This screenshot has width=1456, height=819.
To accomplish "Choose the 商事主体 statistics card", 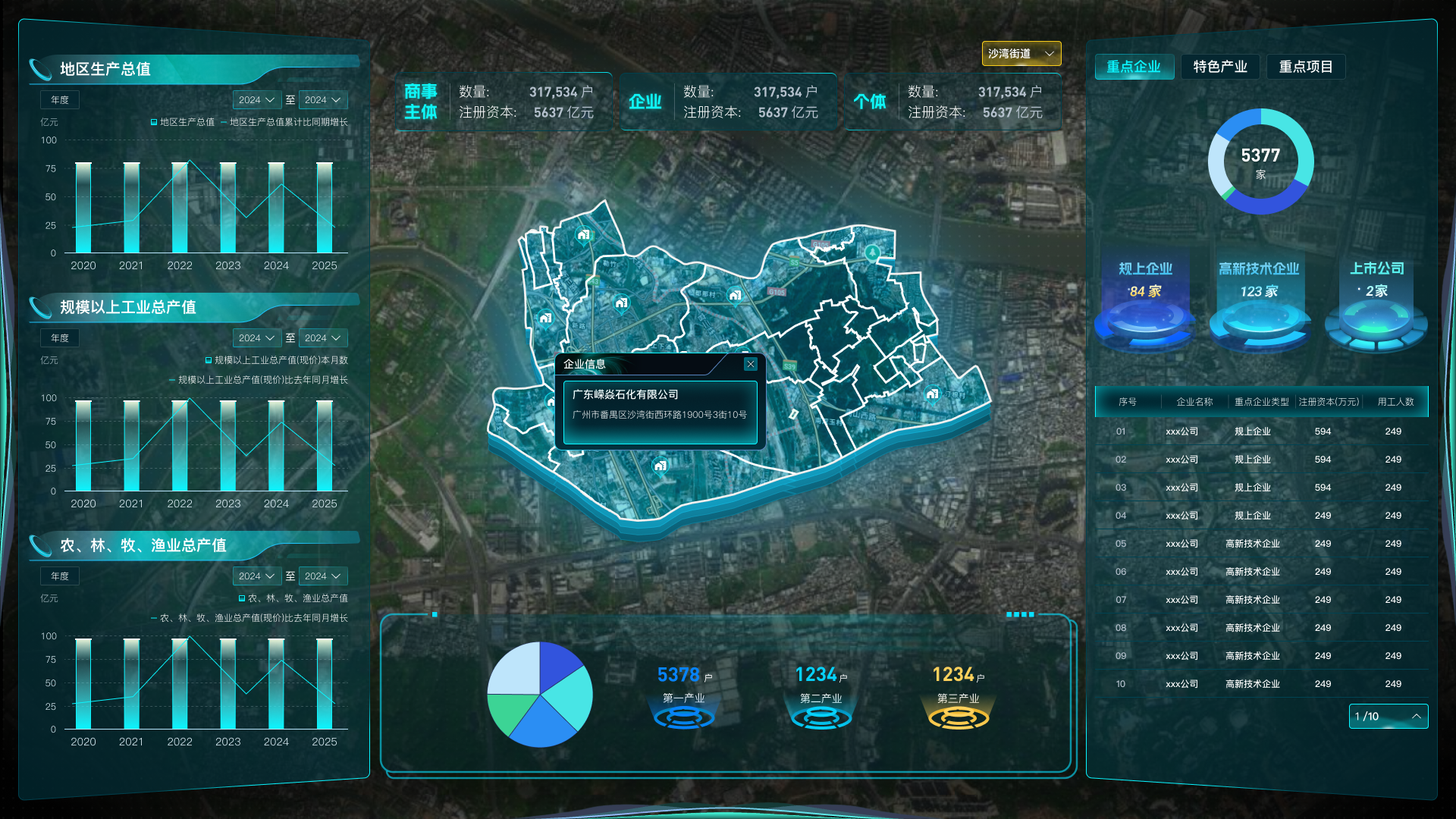I will (x=502, y=102).
